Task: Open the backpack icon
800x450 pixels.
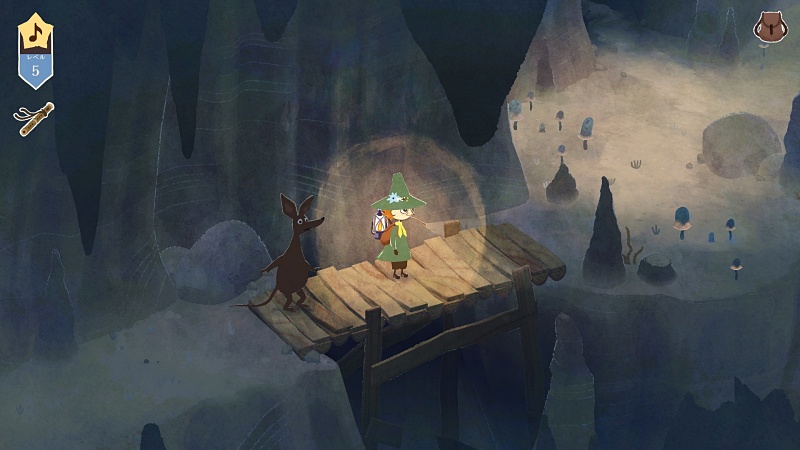Action: pyautogui.click(x=768, y=28)
